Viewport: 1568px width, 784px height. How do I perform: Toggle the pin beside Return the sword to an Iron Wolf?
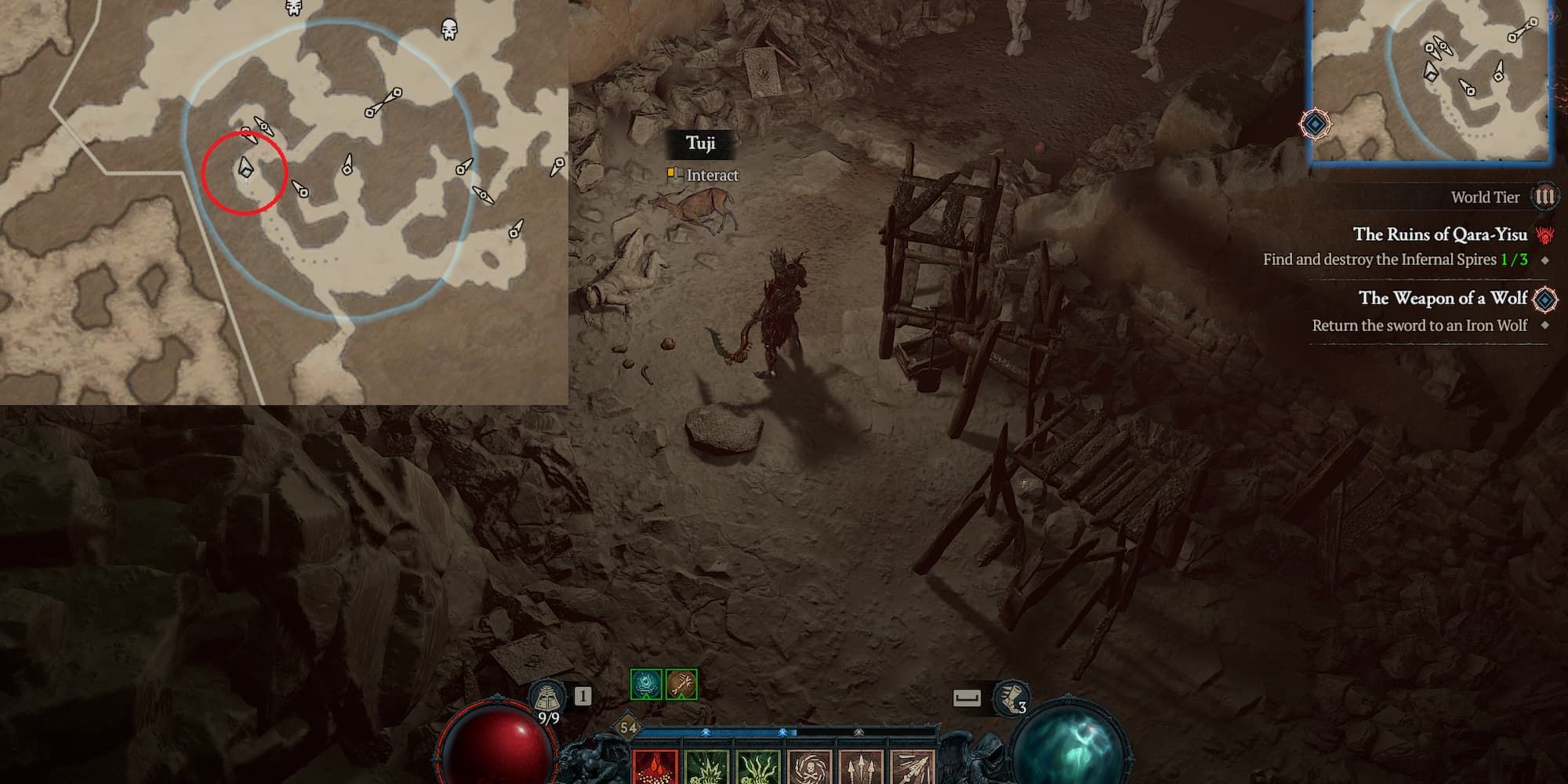[x=1546, y=325]
